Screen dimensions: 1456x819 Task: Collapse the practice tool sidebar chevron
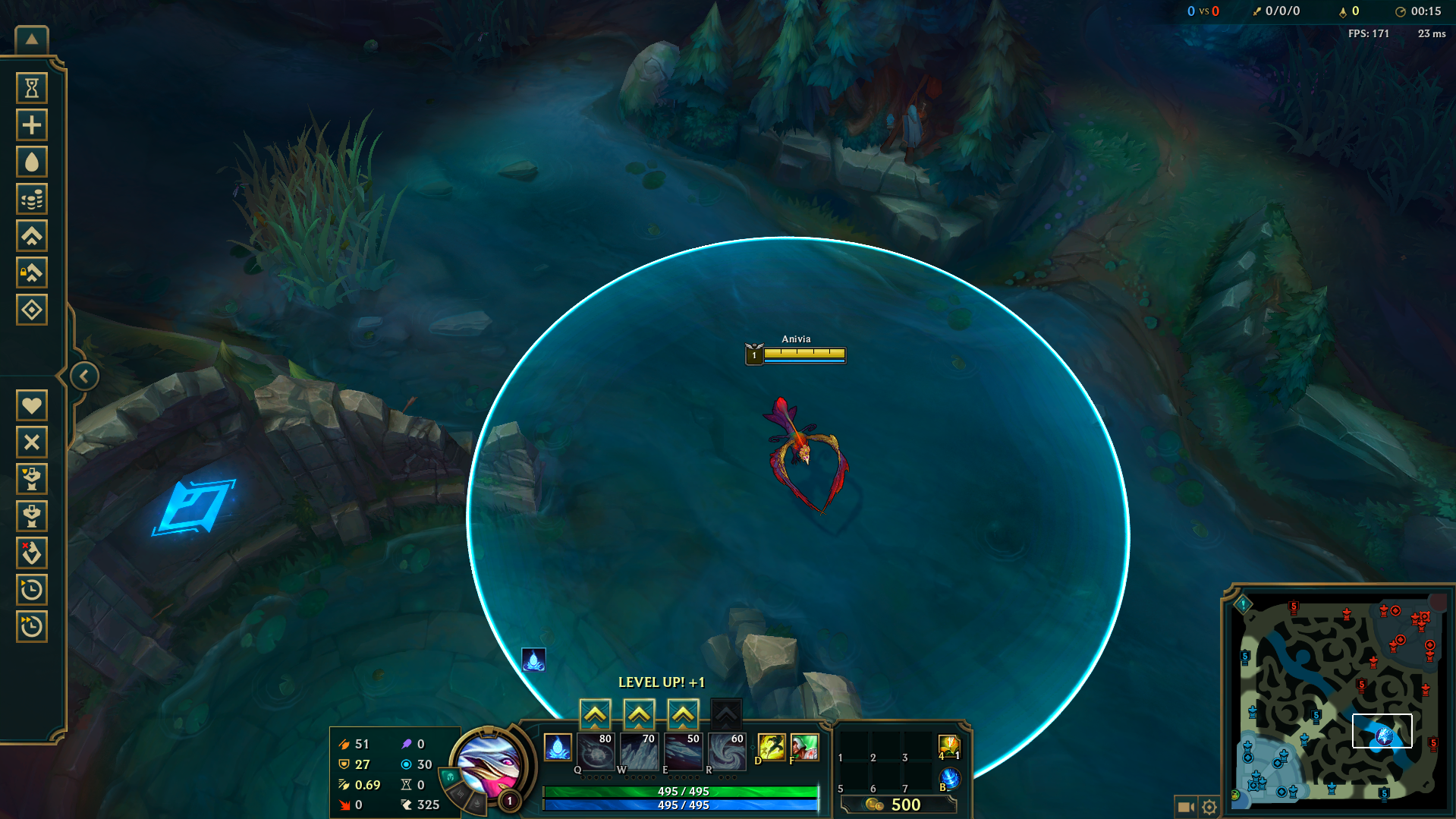point(83,375)
